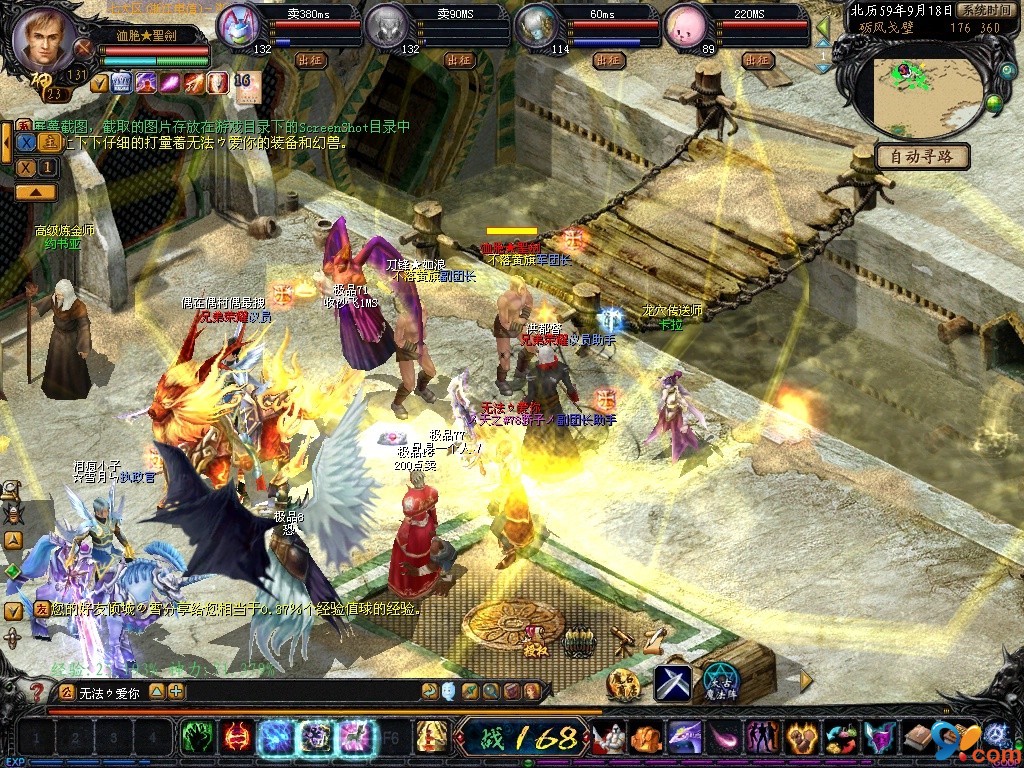Image resolution: width=1024 pixels, height=768 pixels.
Task: Select the blue-faced 卖380ms pet portrait
Action: point(238,27)
